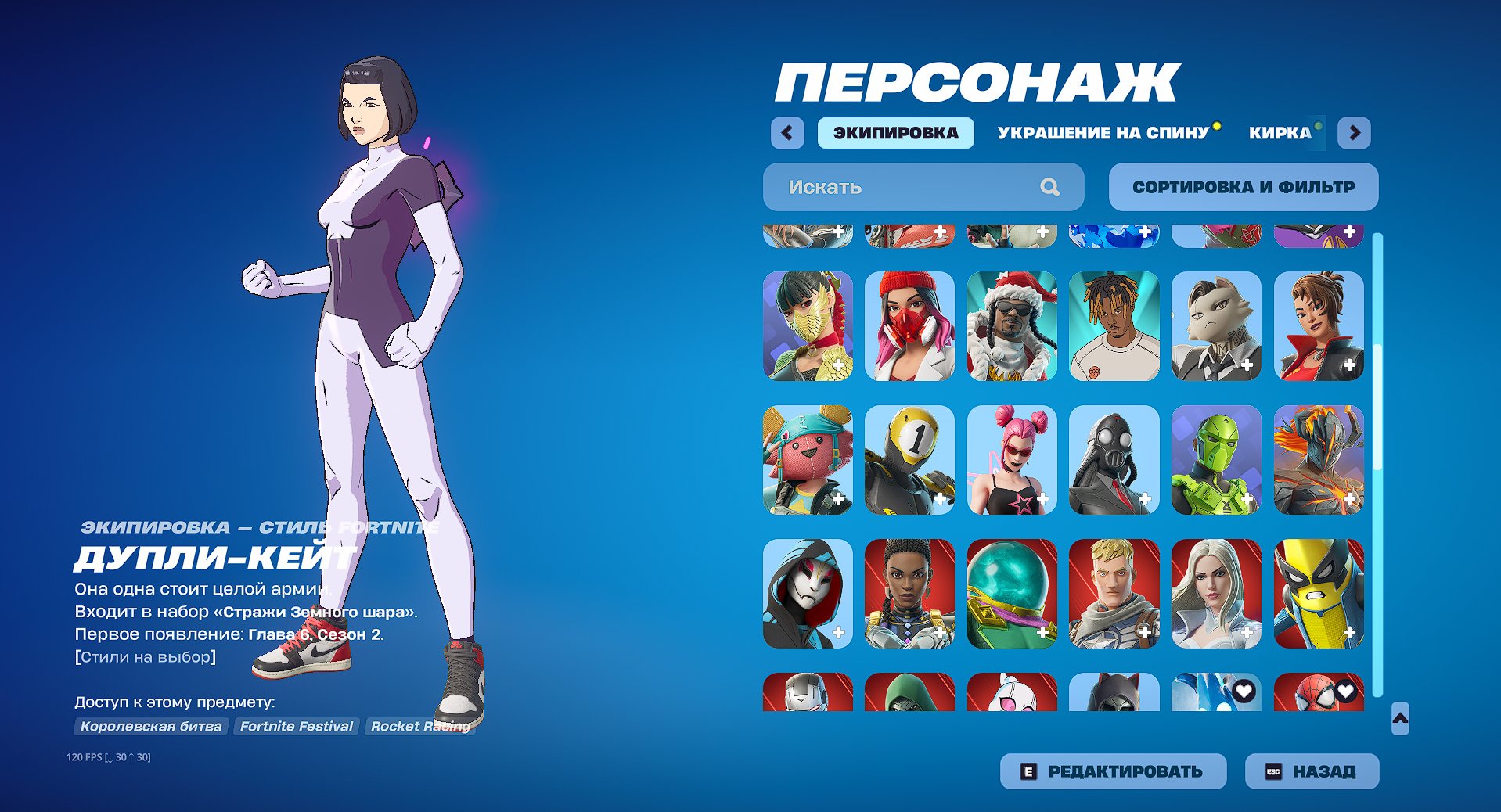Select the Snoop Dogg Santa hat outfit
The image size is (1501, 812).
point(1011,326)
